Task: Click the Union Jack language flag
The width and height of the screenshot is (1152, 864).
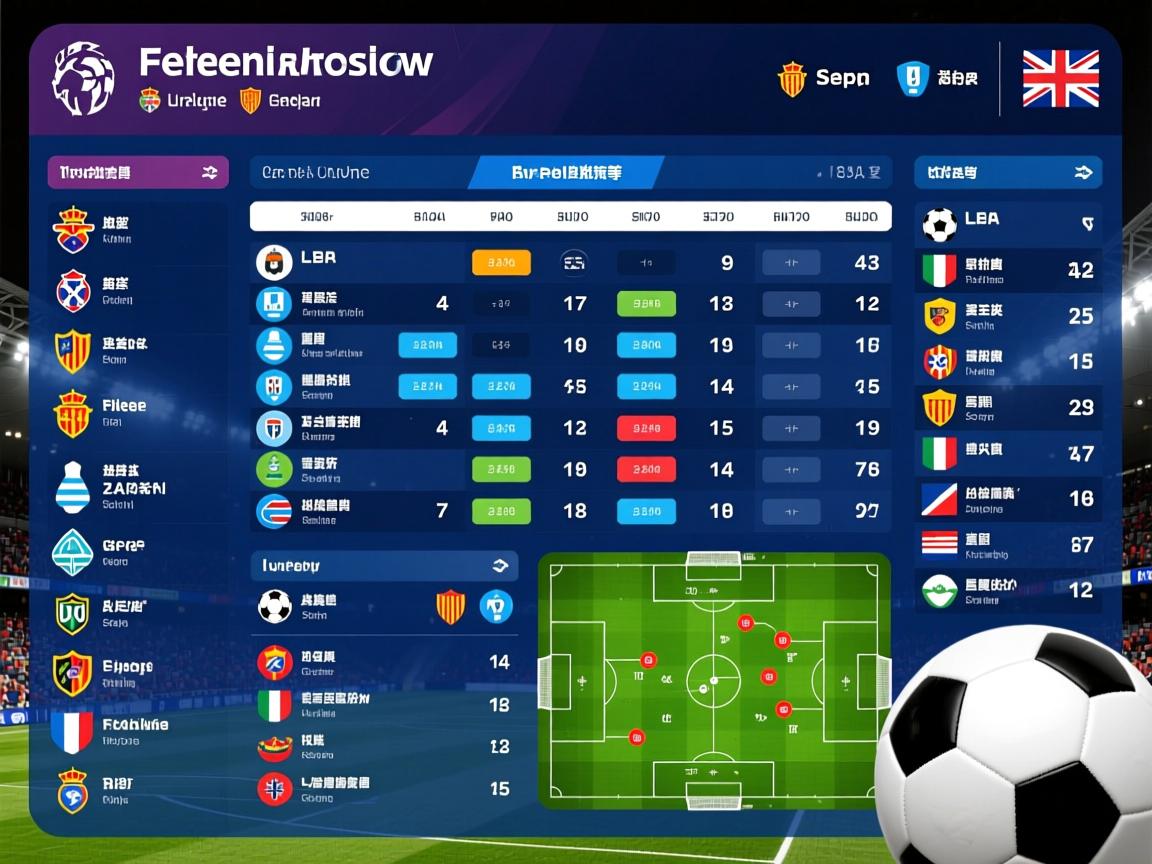Action: [1060, 79]
